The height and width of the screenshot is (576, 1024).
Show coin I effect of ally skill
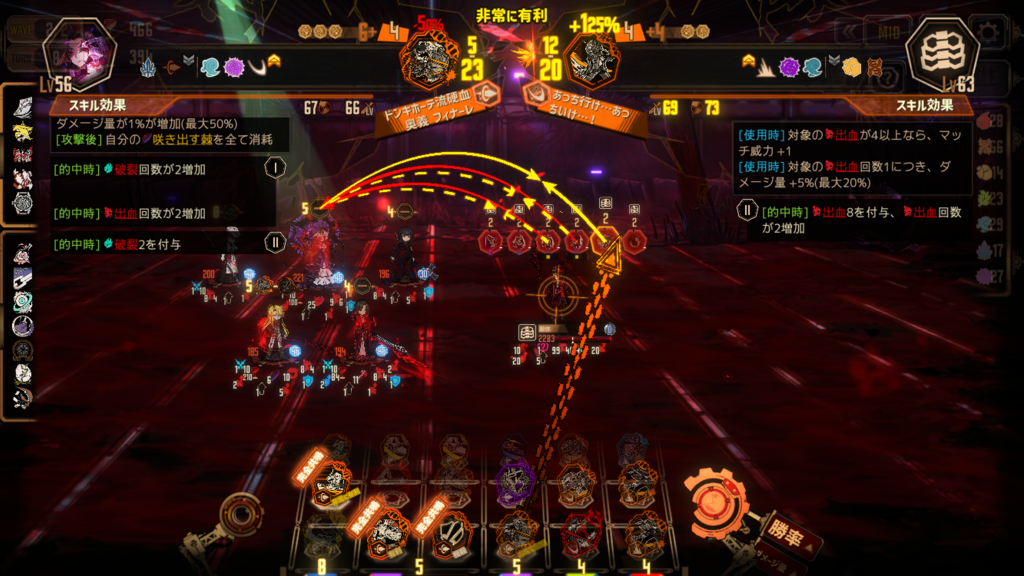point(274,167)
